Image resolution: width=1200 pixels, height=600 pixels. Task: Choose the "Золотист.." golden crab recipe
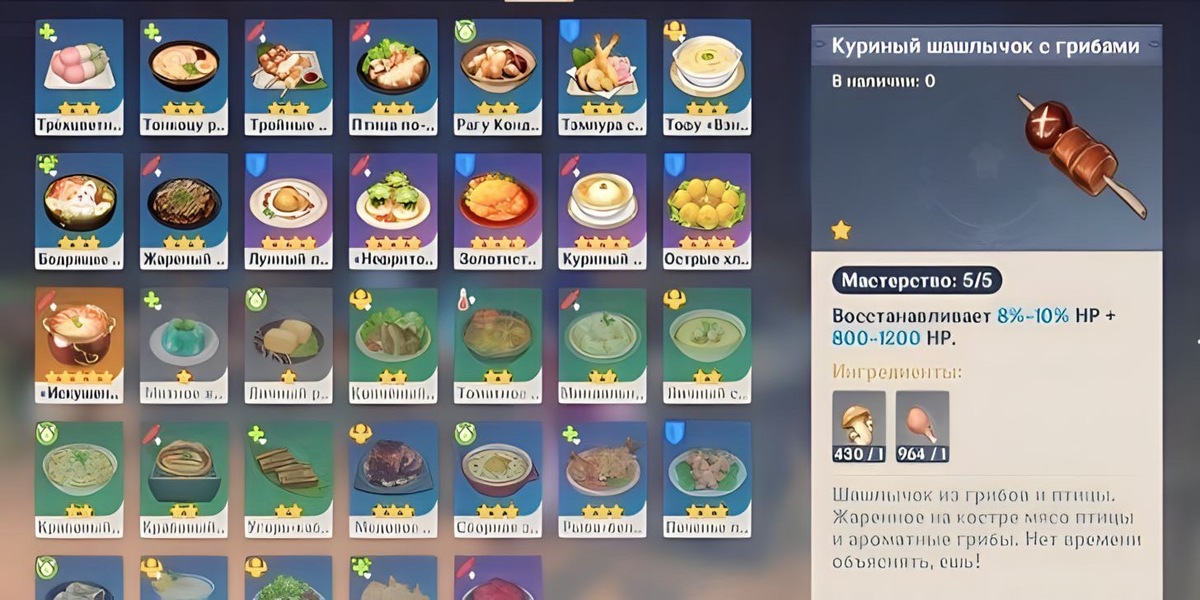point(498,210)
